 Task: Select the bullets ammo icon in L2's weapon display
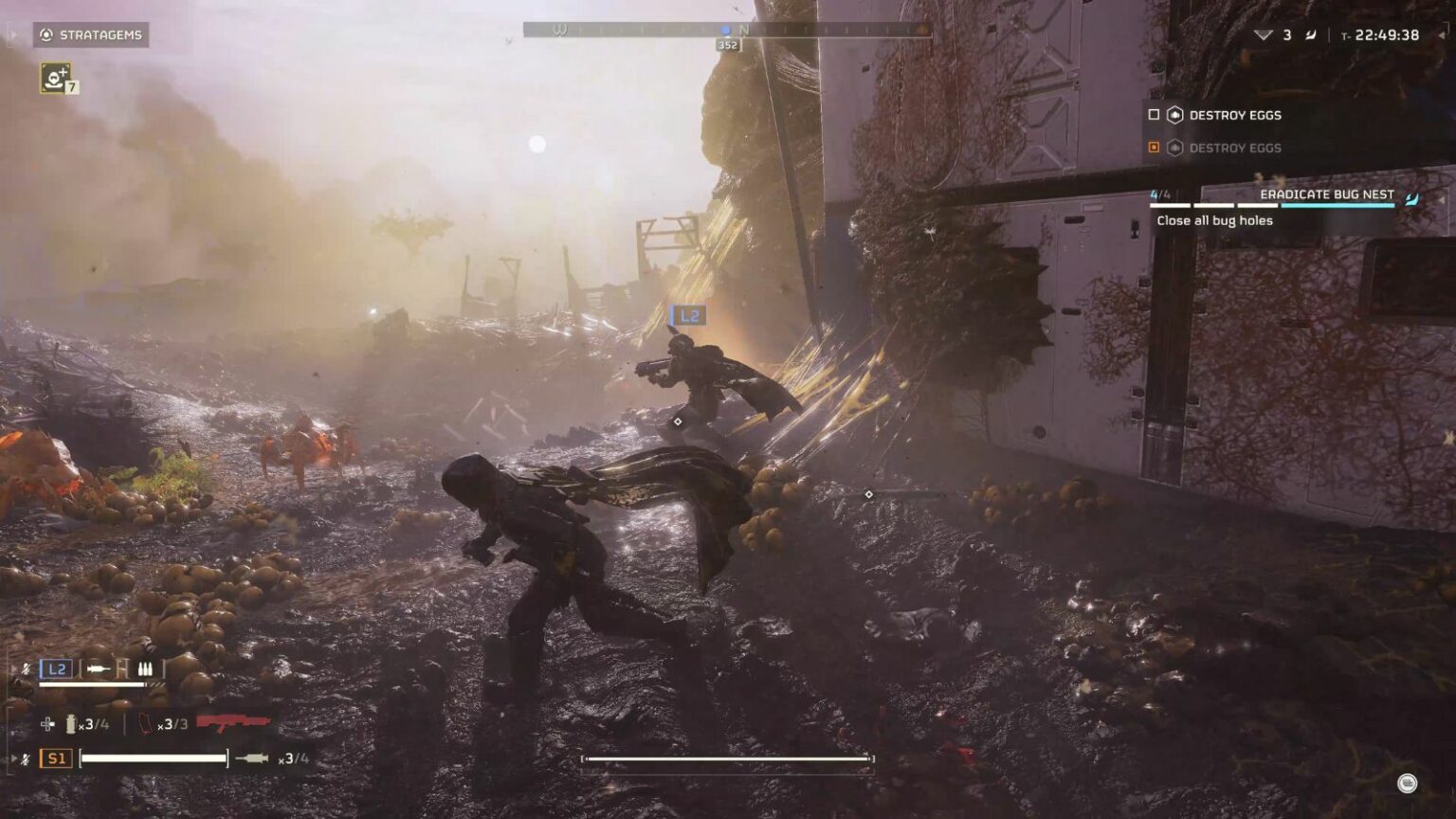click(145, 669)
